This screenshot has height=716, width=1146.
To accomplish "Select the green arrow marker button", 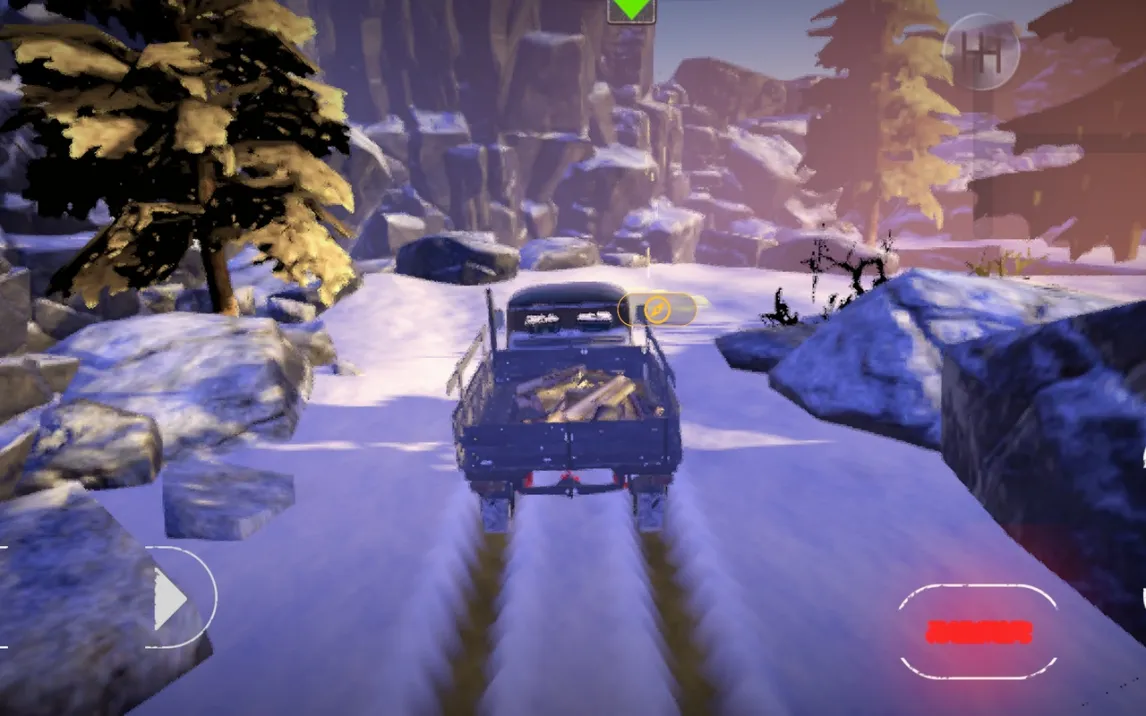I will [x=631, y=10].
